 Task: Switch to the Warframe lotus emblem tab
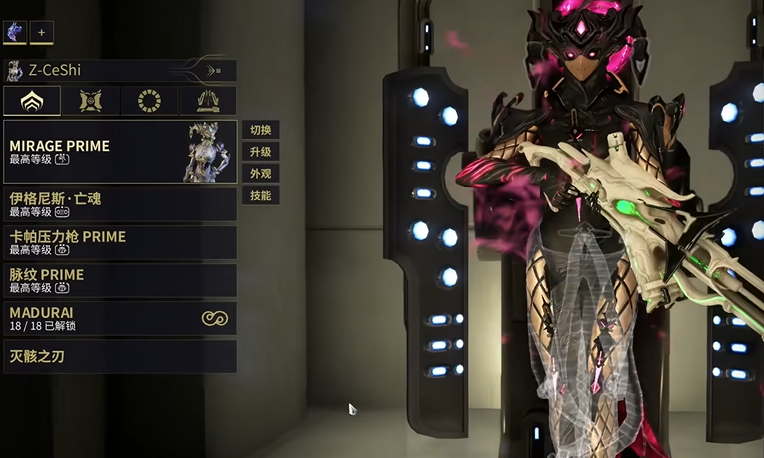(x=32, y=101)
